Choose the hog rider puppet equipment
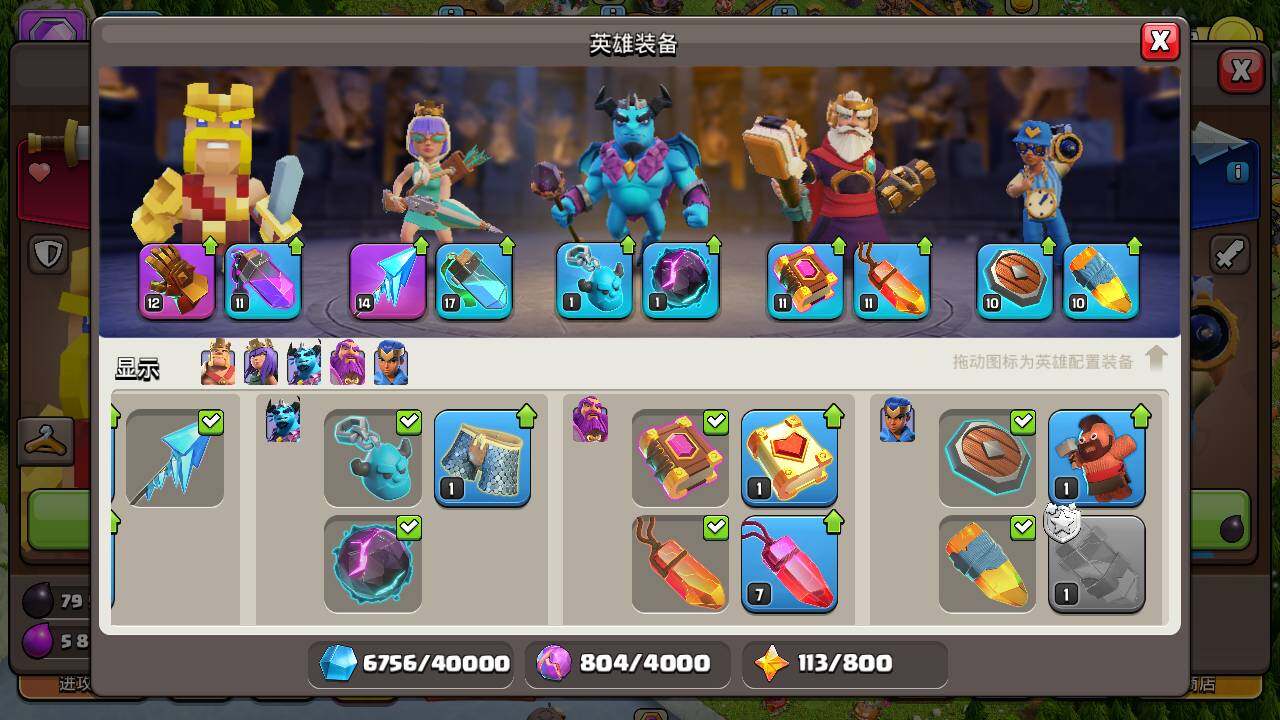 point(1096,457)
